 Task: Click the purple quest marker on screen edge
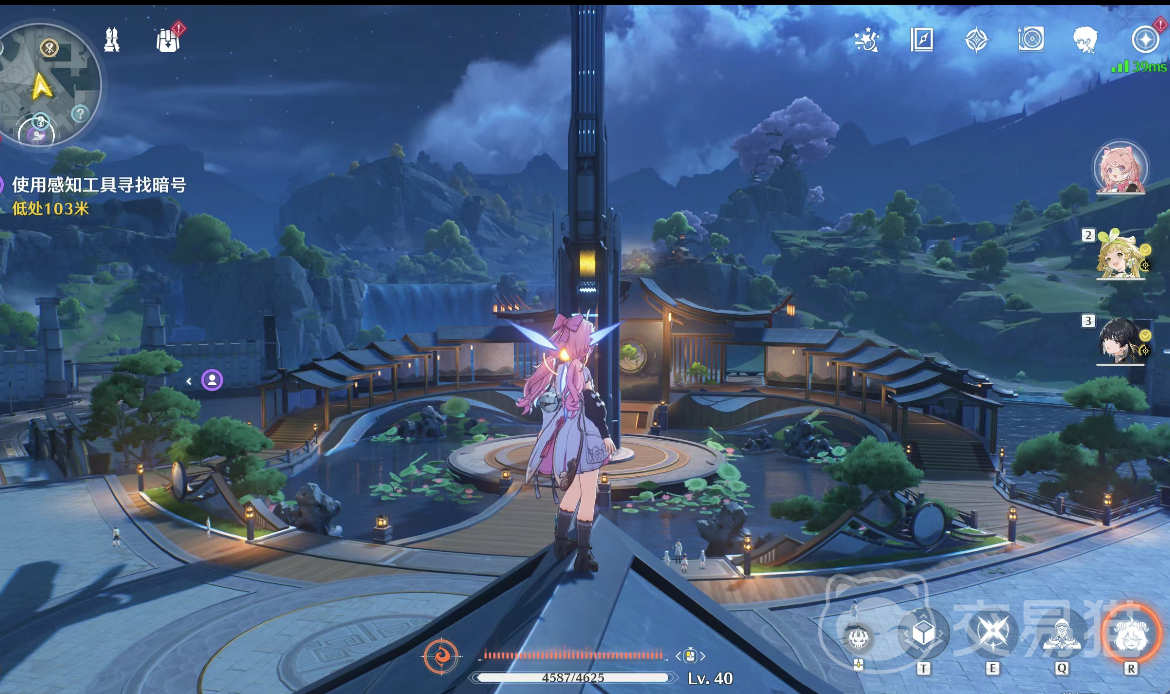(x=212, y=380)
